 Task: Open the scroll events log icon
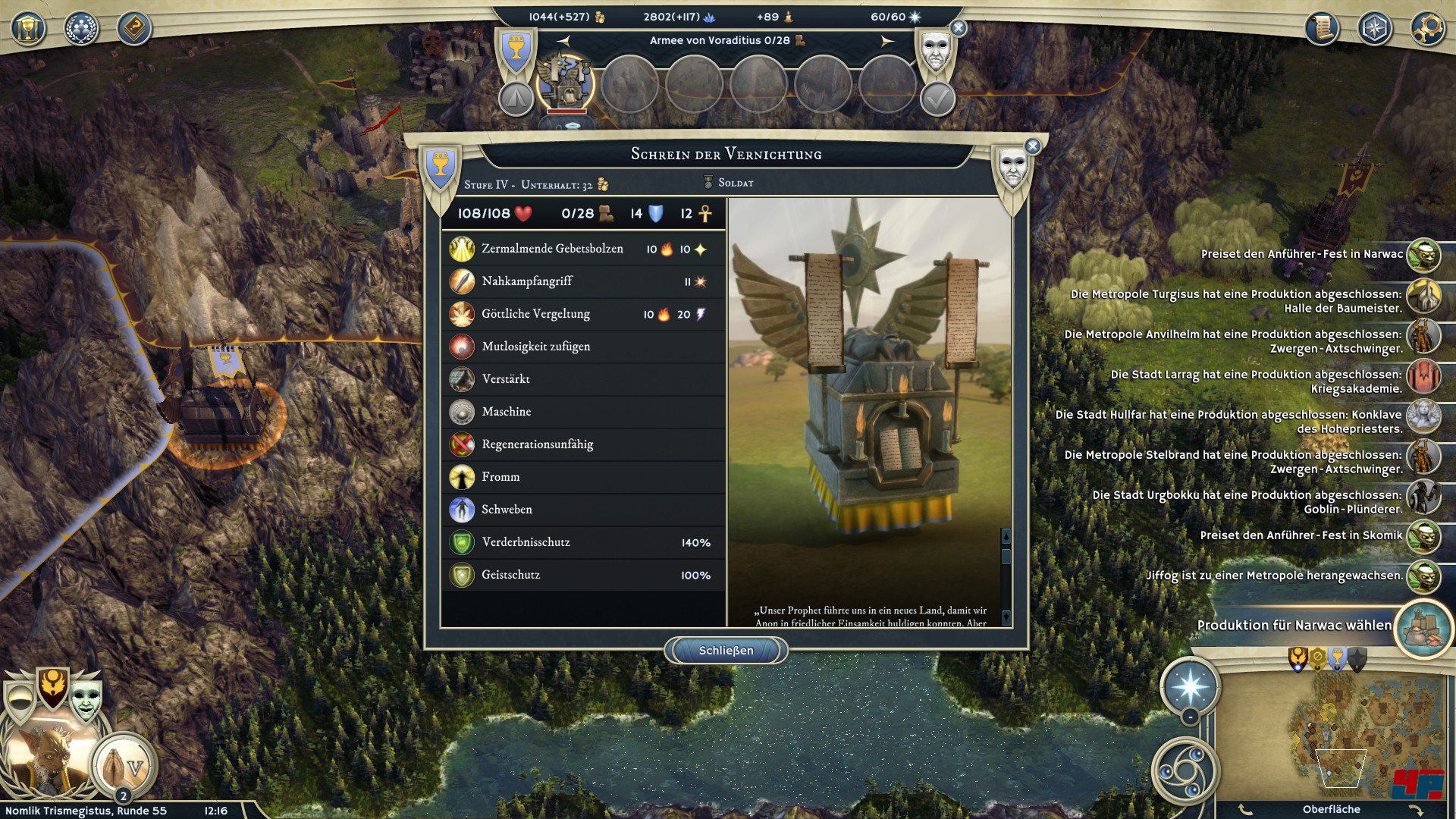(1322, 29)
